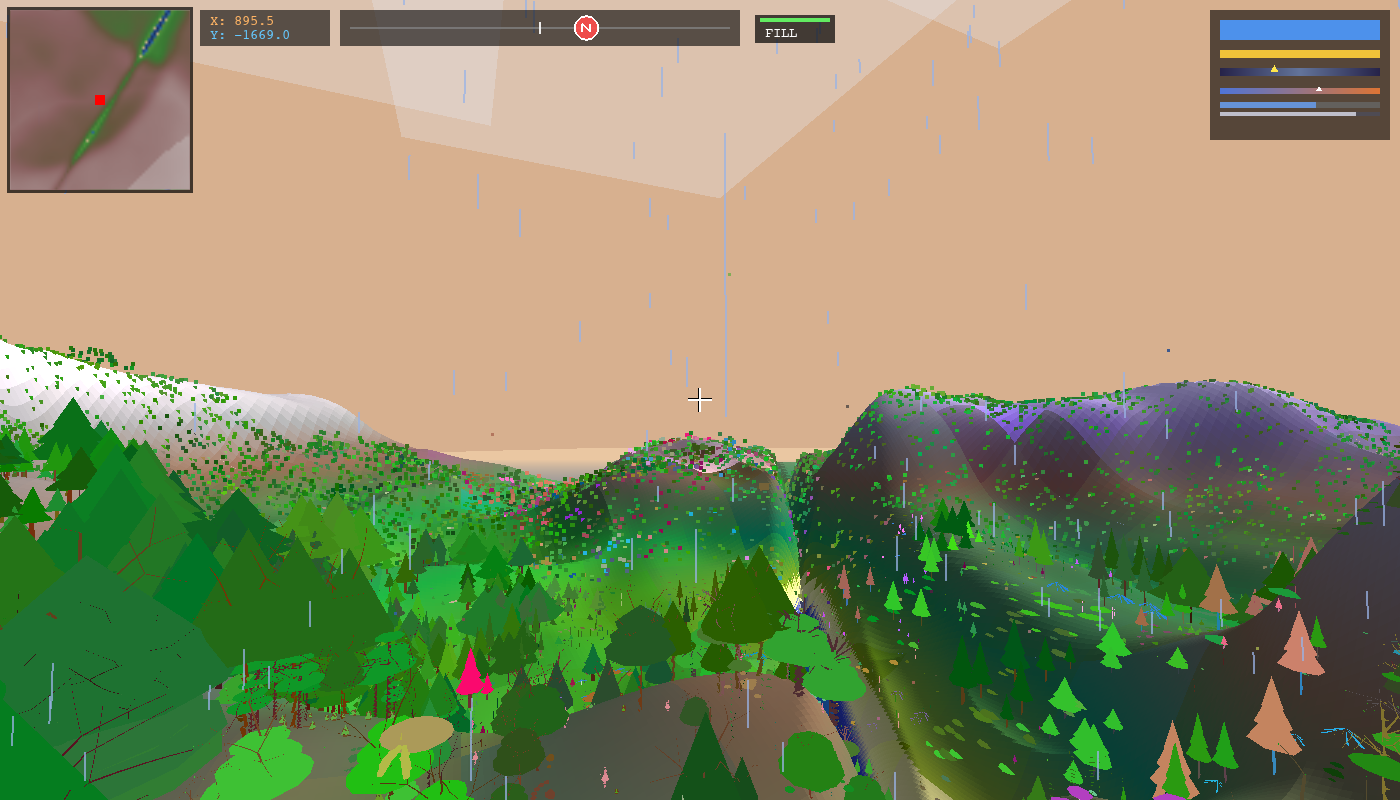The width and height of the screenshot is (1400, 800).
Task: Click the tick mark on the compass bar
Action: (x=540, y=28)
